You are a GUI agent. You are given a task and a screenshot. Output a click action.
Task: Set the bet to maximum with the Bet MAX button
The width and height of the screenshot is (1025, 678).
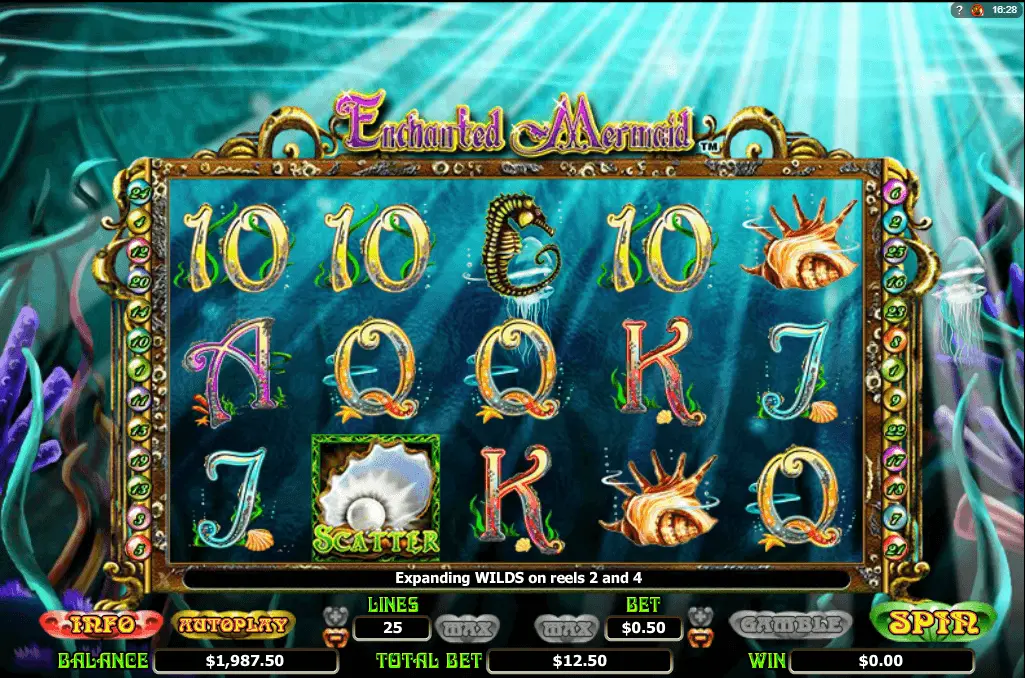pyautogui.click(x=566, y=628)
